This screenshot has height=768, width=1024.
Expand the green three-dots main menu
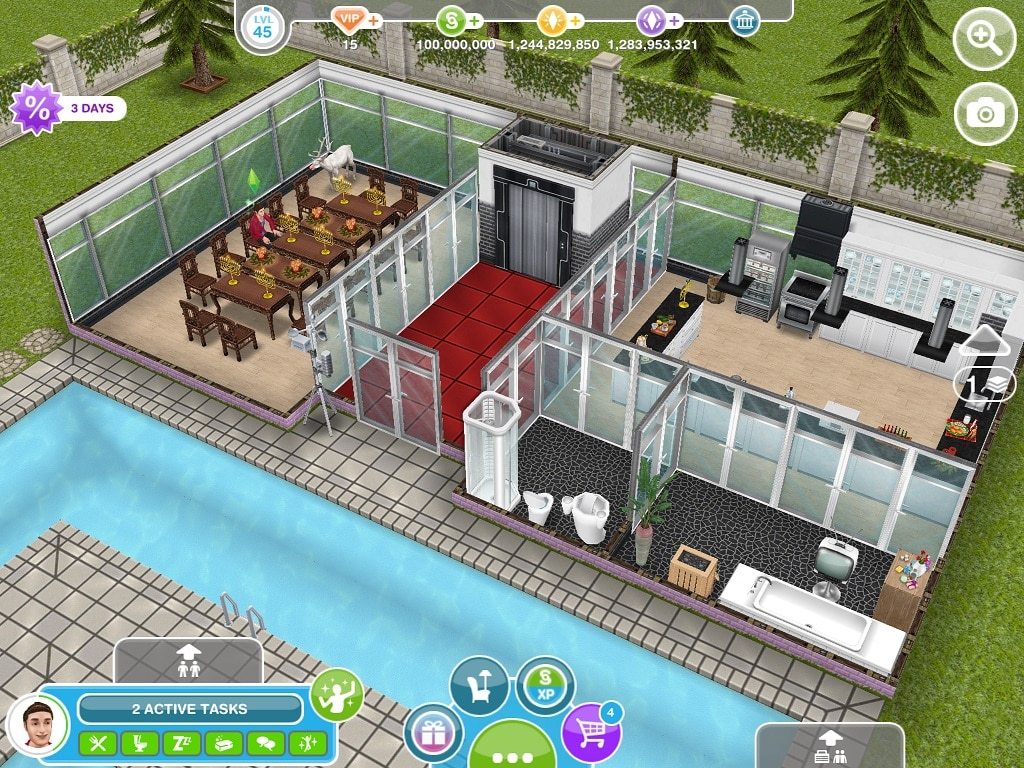512,748
